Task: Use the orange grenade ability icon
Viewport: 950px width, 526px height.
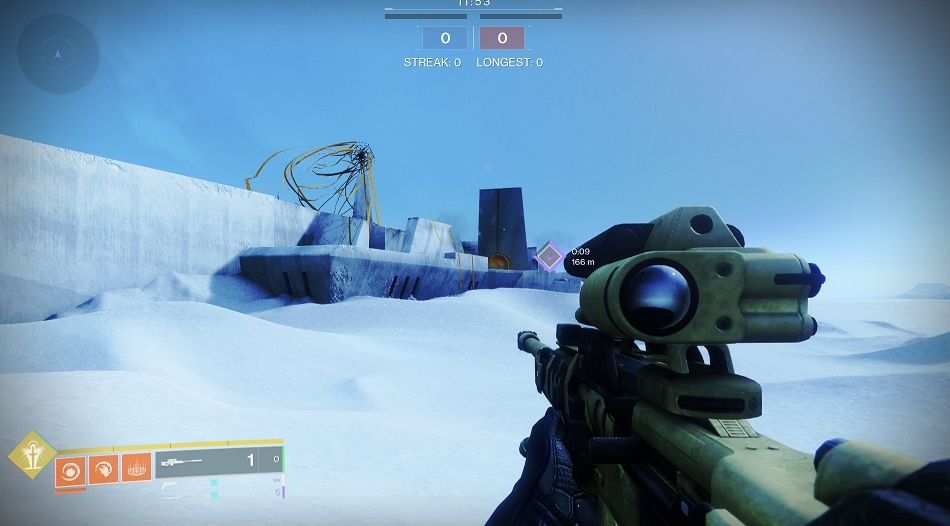Action: pos(70,467)
